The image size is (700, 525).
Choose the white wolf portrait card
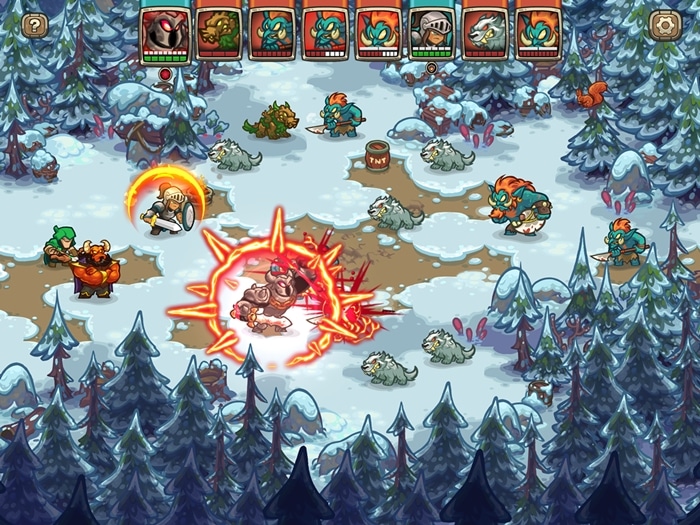click(486, 33)
